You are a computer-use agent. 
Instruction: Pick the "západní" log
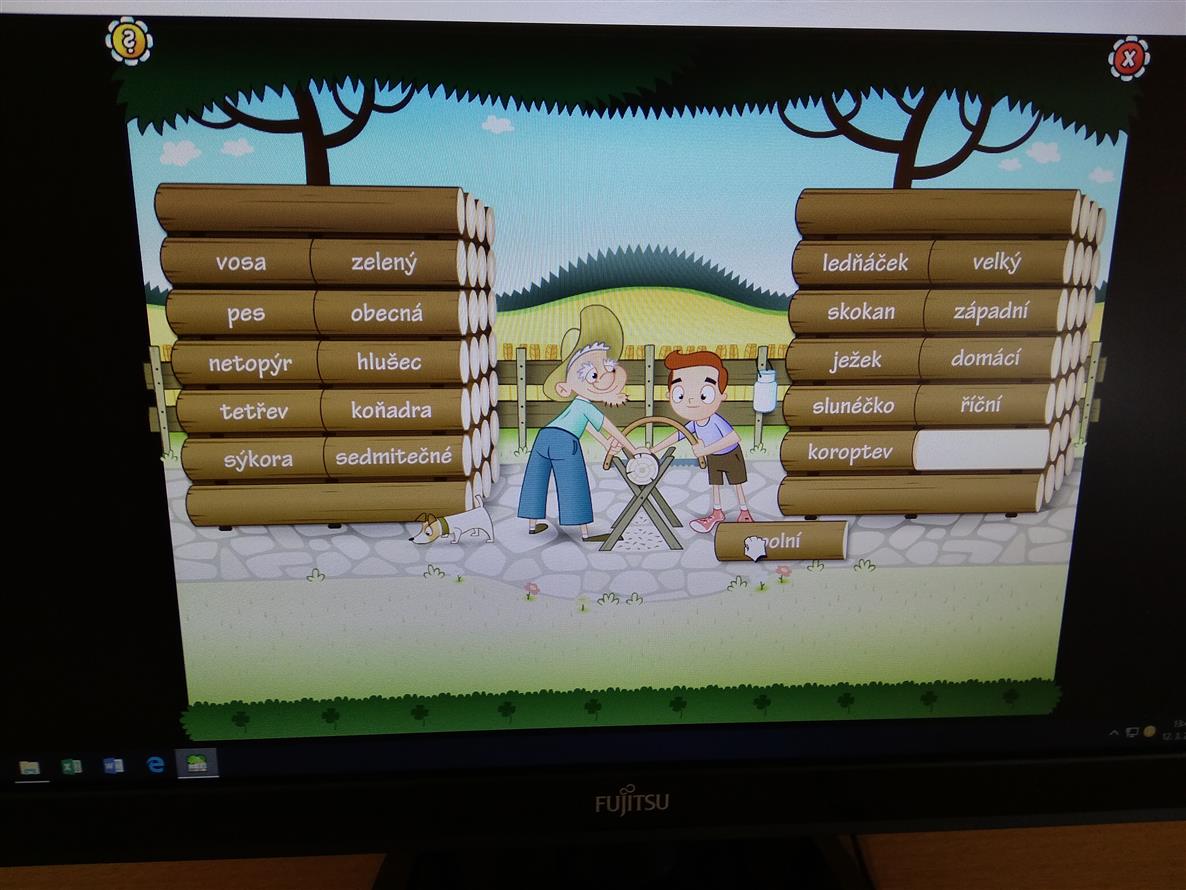pyautogui.click(x=990, y=311)
